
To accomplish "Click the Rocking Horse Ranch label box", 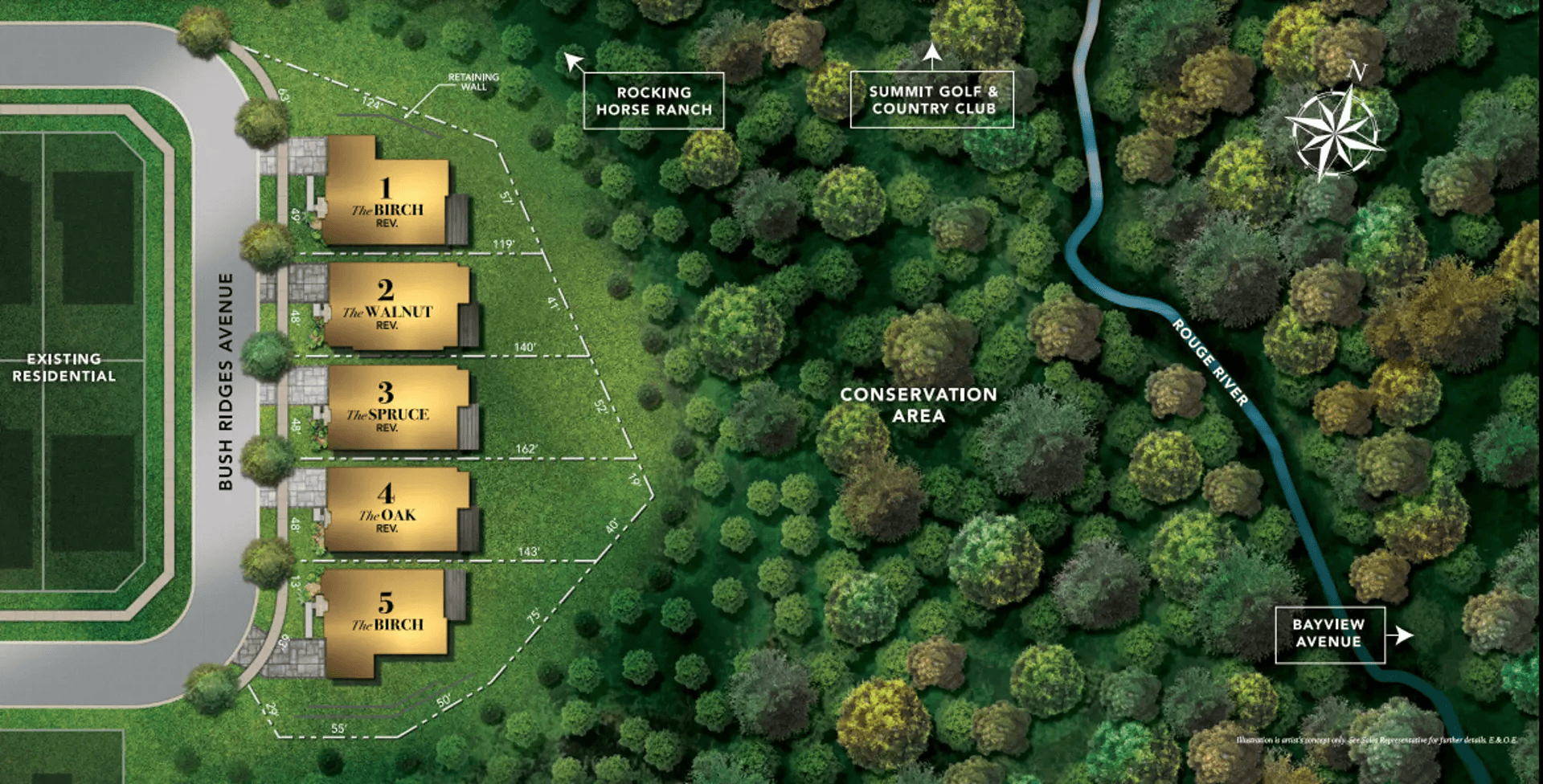I will pos(653,101).
